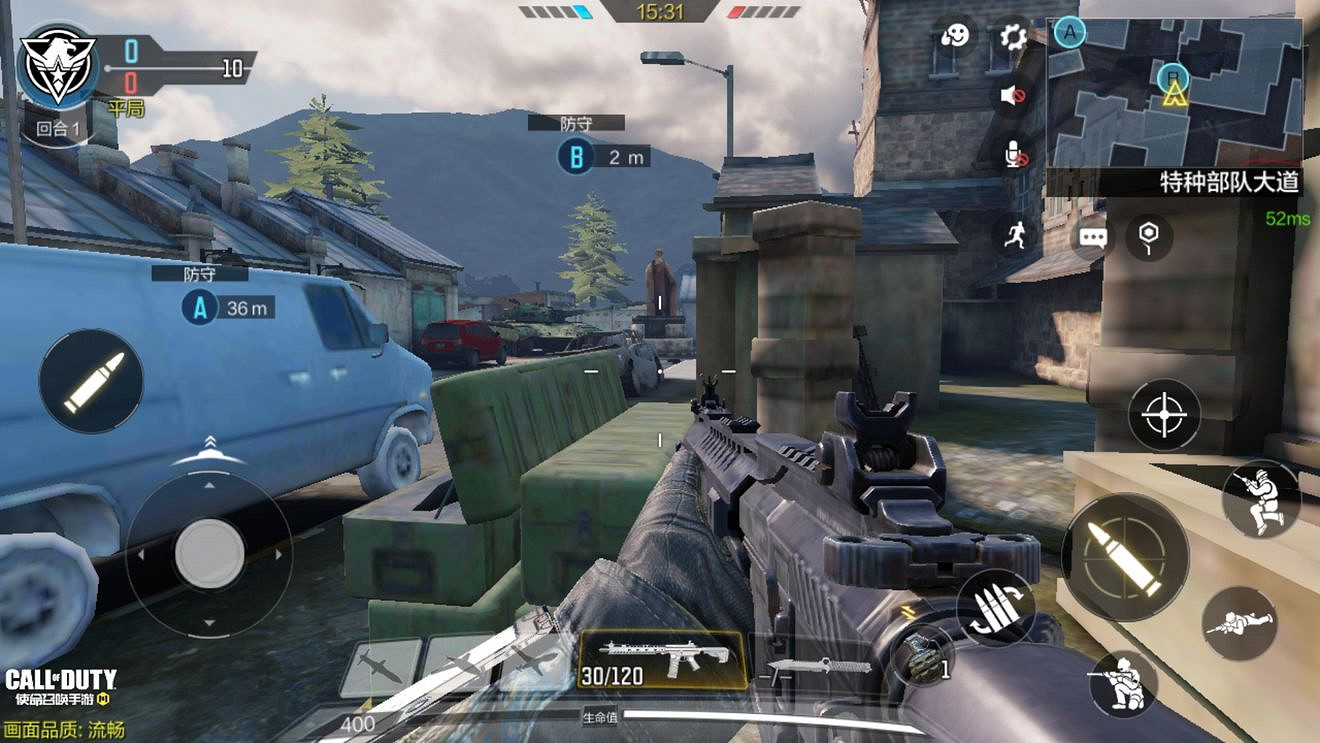Screen dimensions: 1320x743
Task: Tap the virtual movement joystick
Action: [209, 553]
